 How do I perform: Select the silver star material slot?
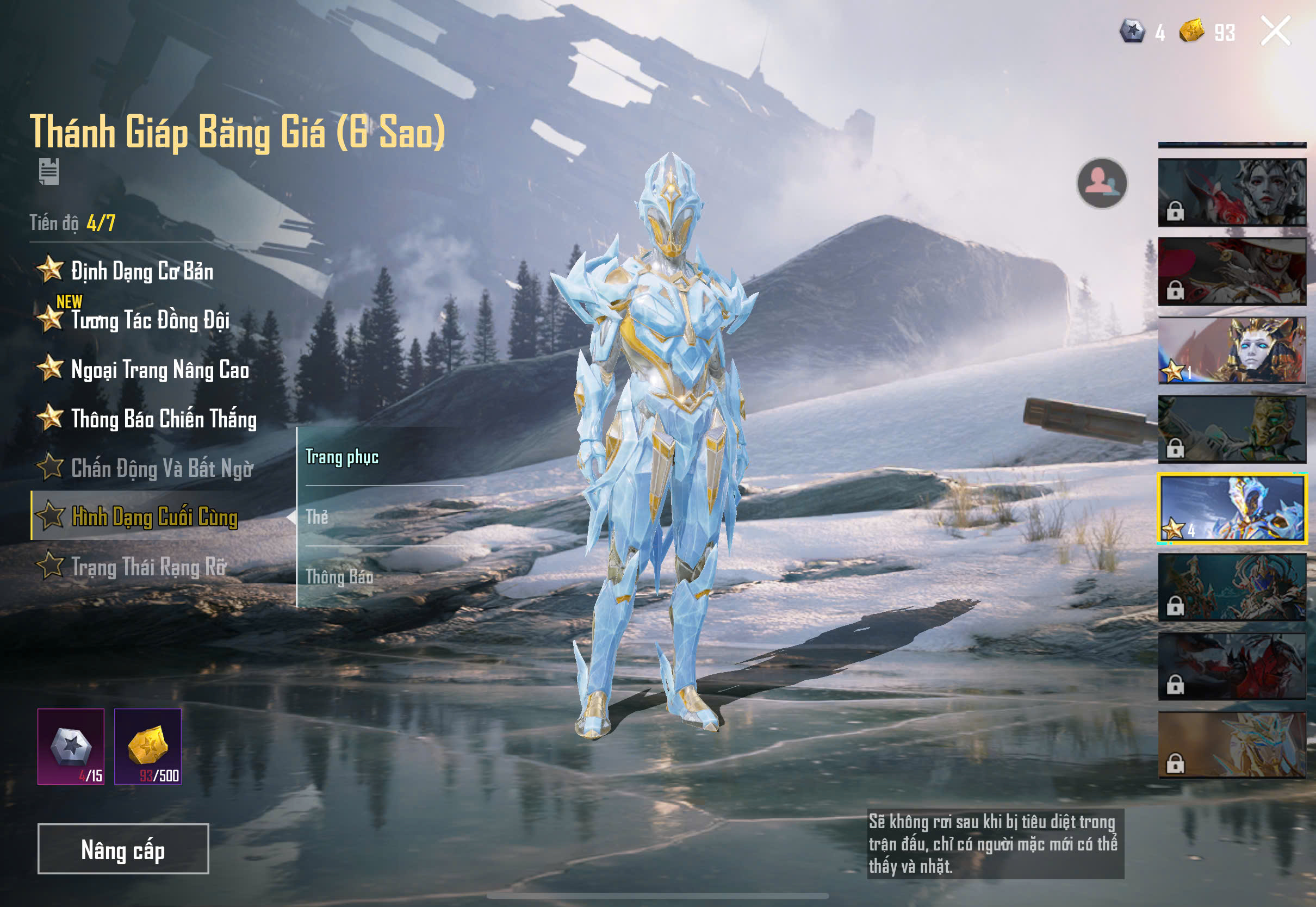(71, 746)
